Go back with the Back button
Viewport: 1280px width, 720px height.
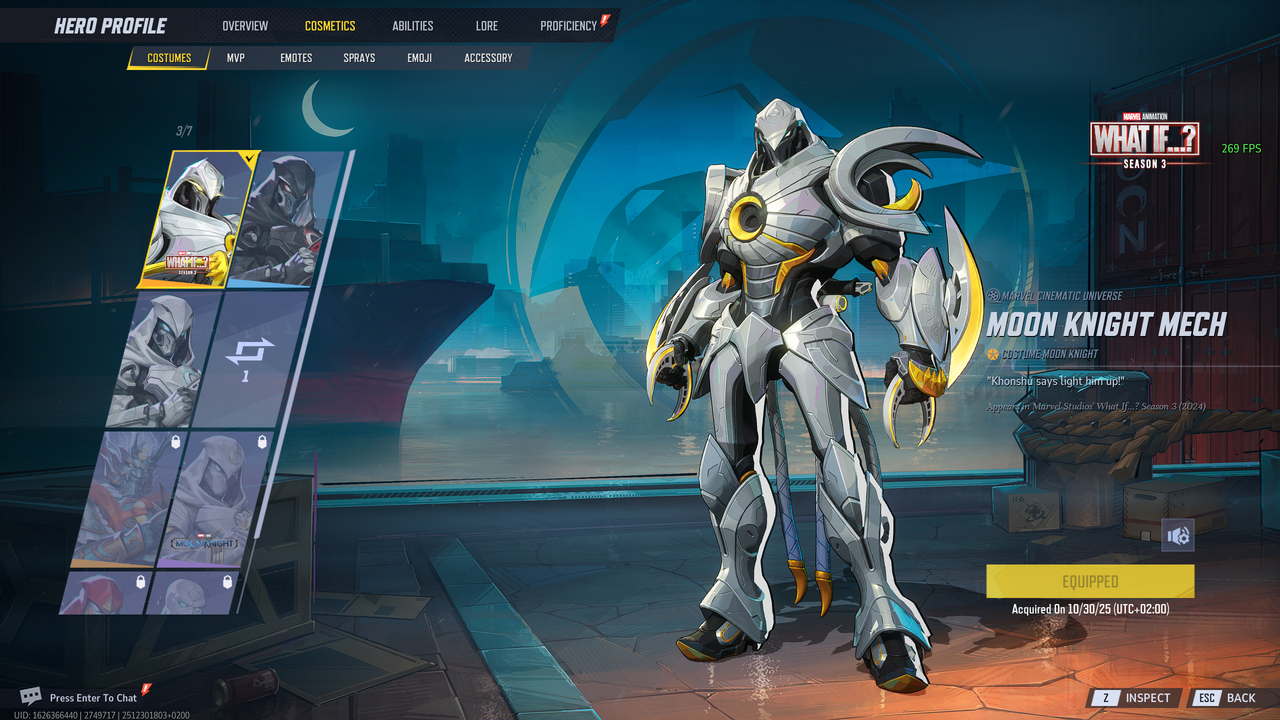click(x=1228, y=698)
